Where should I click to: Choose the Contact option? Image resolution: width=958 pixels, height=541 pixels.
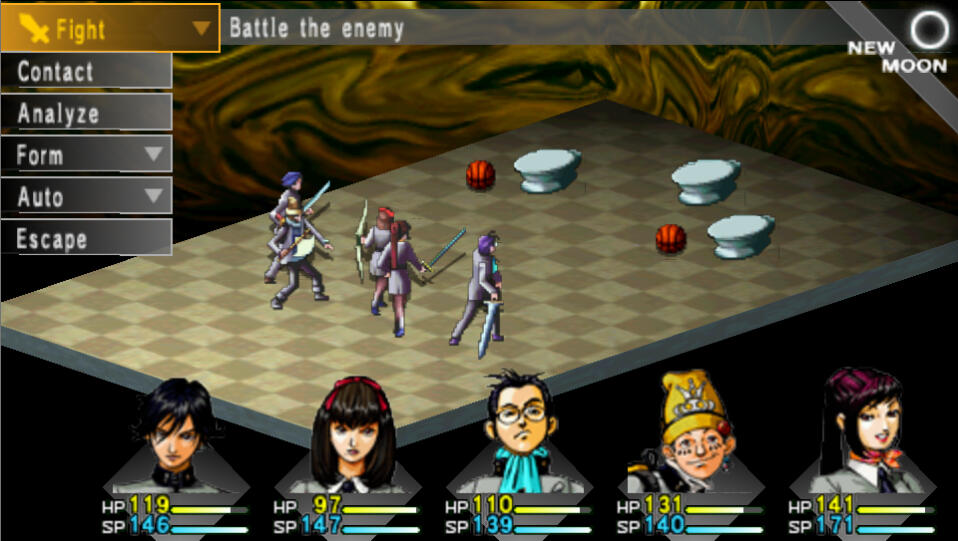pos(86,71)
